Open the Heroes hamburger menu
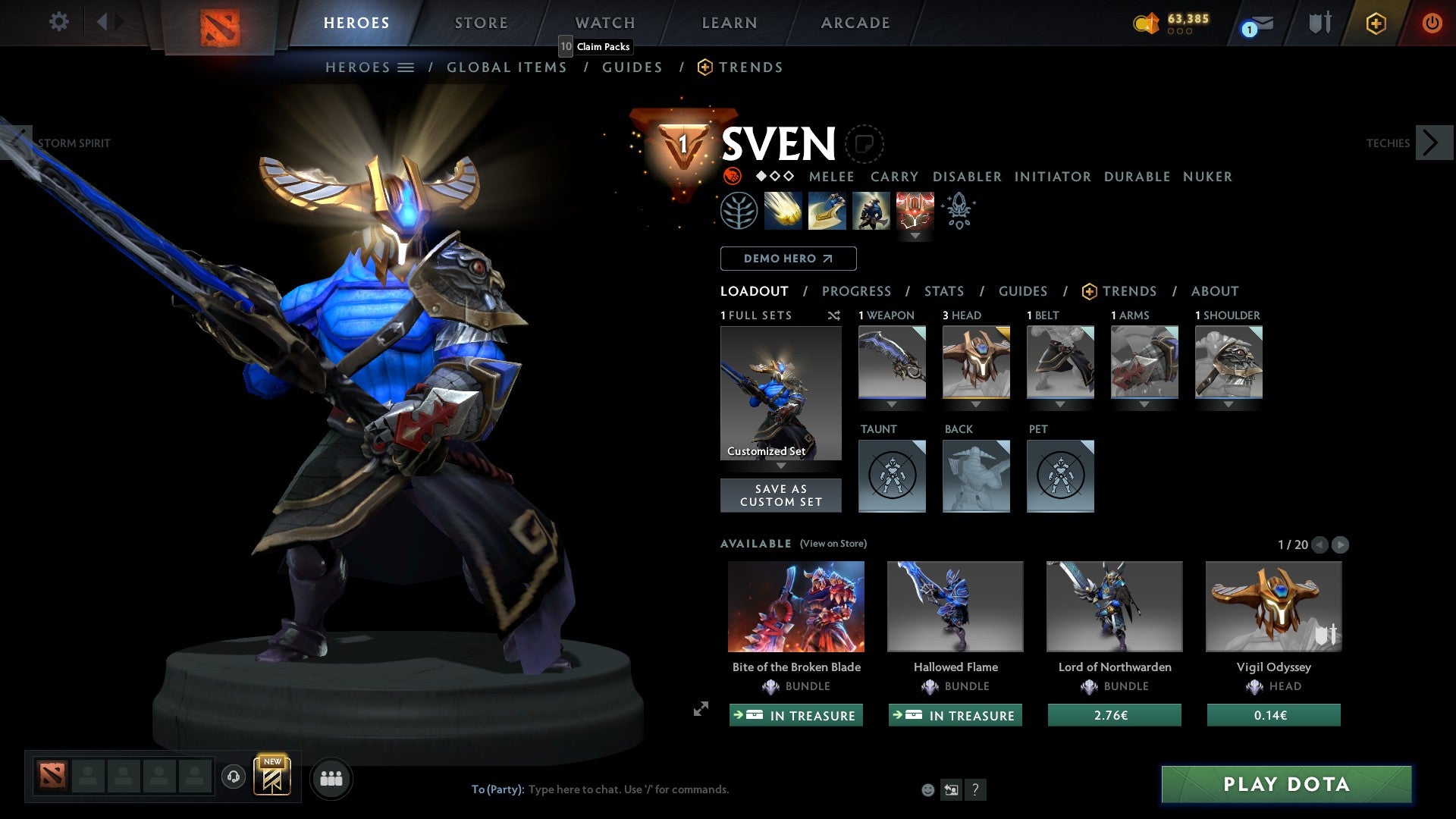This screenshot has height=819, width=1456. click(x=407, y=67)
